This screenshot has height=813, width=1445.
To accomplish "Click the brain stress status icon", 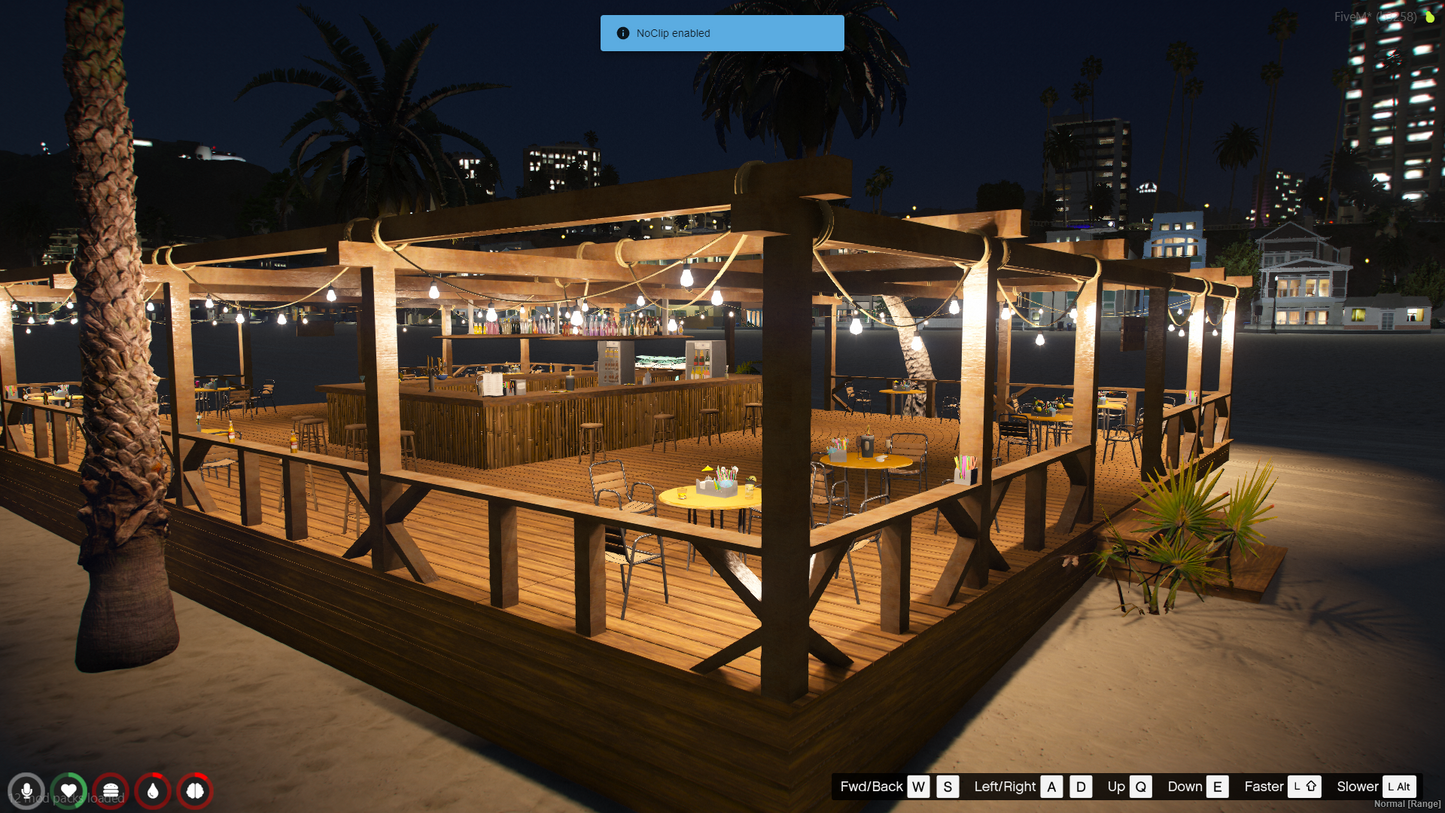I will (x=195, y=791).
